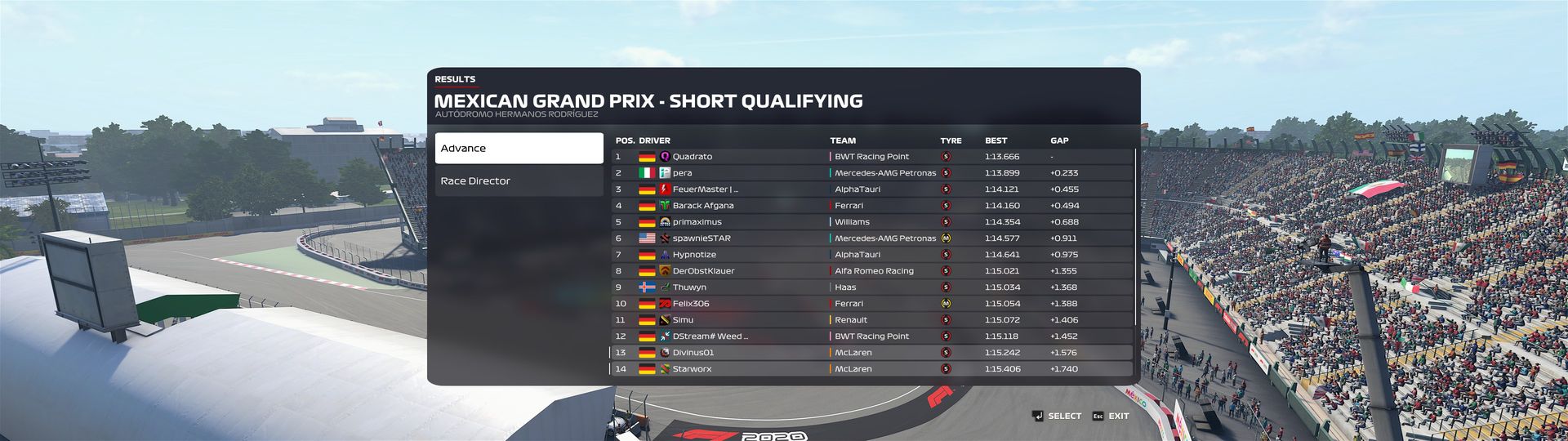Image resolution: width=1568 pixels, height=441 pixels.
Task: Select the Advance menu option
Action: [x=519, y=149]
